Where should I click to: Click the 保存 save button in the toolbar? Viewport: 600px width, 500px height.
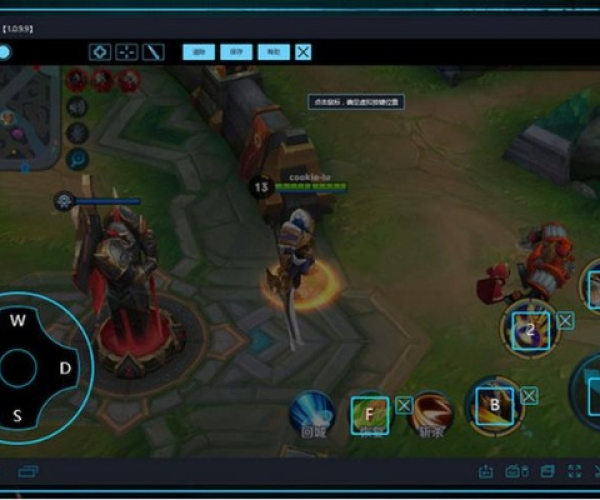point(236,52)
